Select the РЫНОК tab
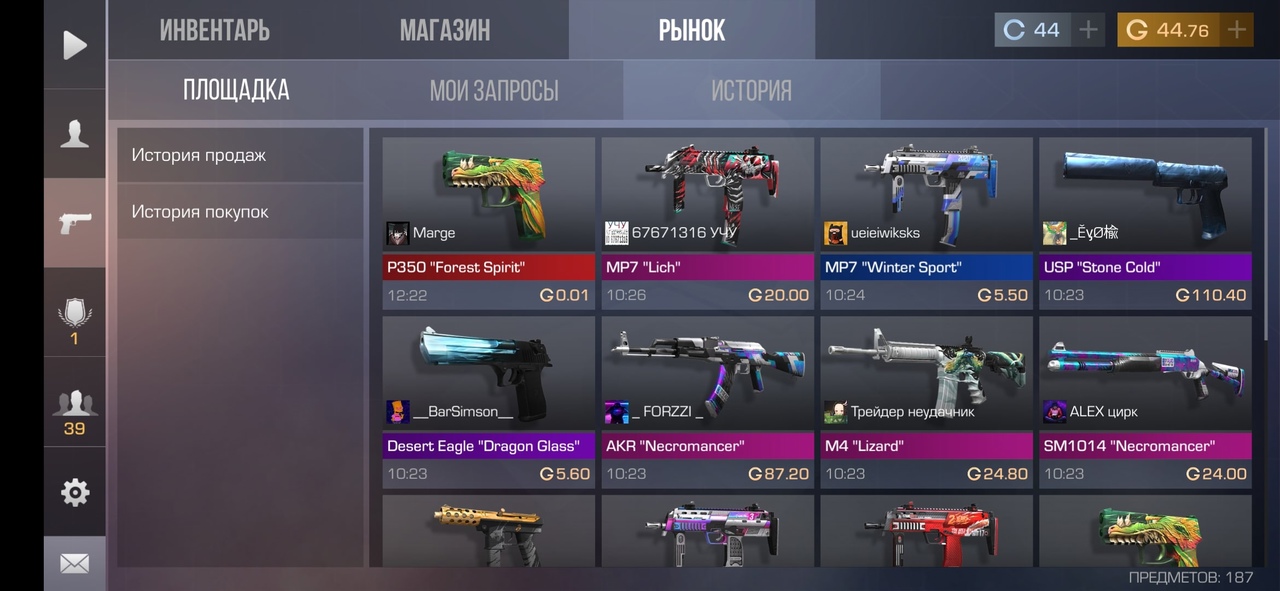 coord(691,30)
